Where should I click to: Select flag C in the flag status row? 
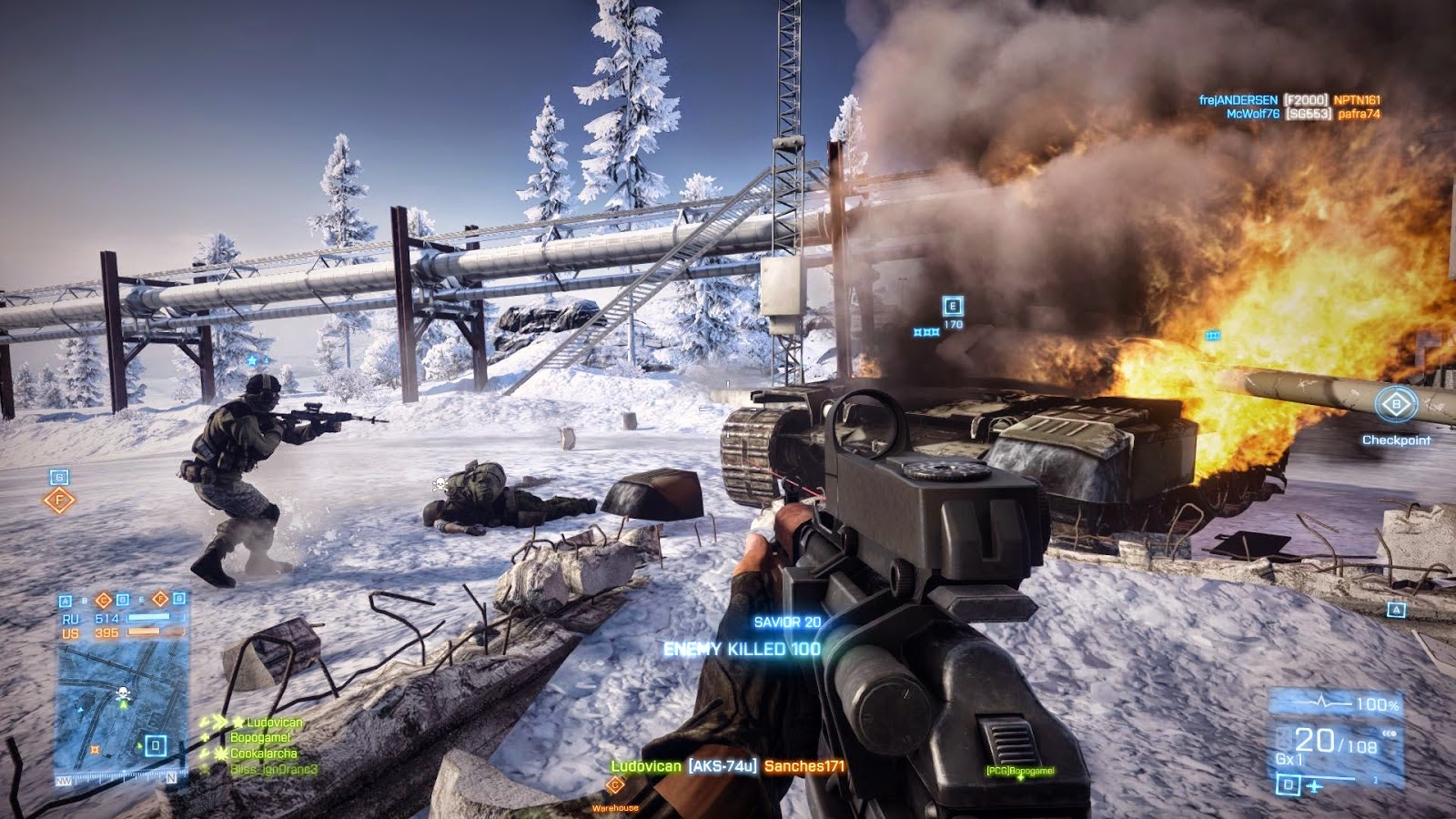[x=103, y=600]
